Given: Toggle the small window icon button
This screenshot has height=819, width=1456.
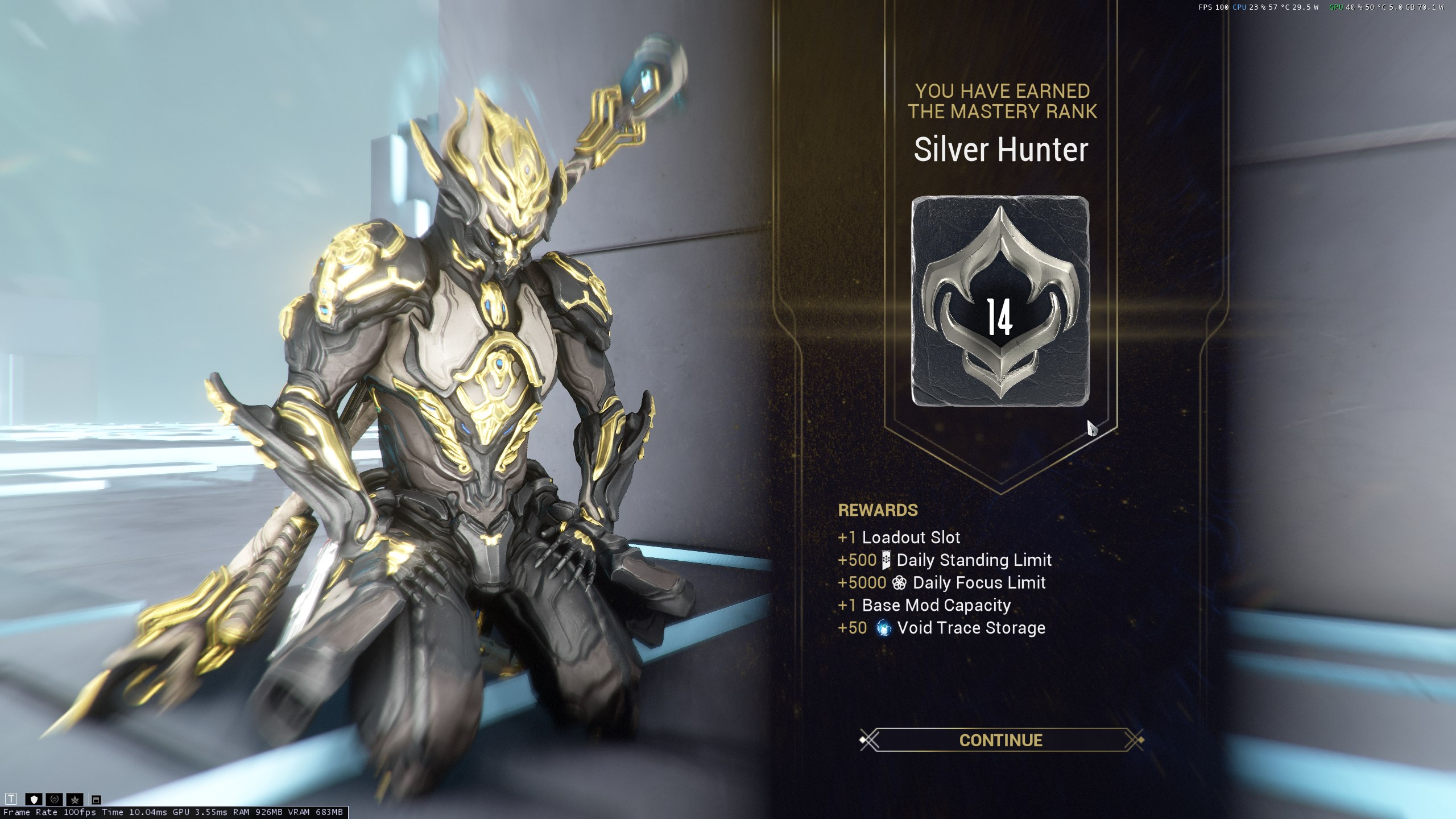Looking at the screenshot, I should (96, 800).
